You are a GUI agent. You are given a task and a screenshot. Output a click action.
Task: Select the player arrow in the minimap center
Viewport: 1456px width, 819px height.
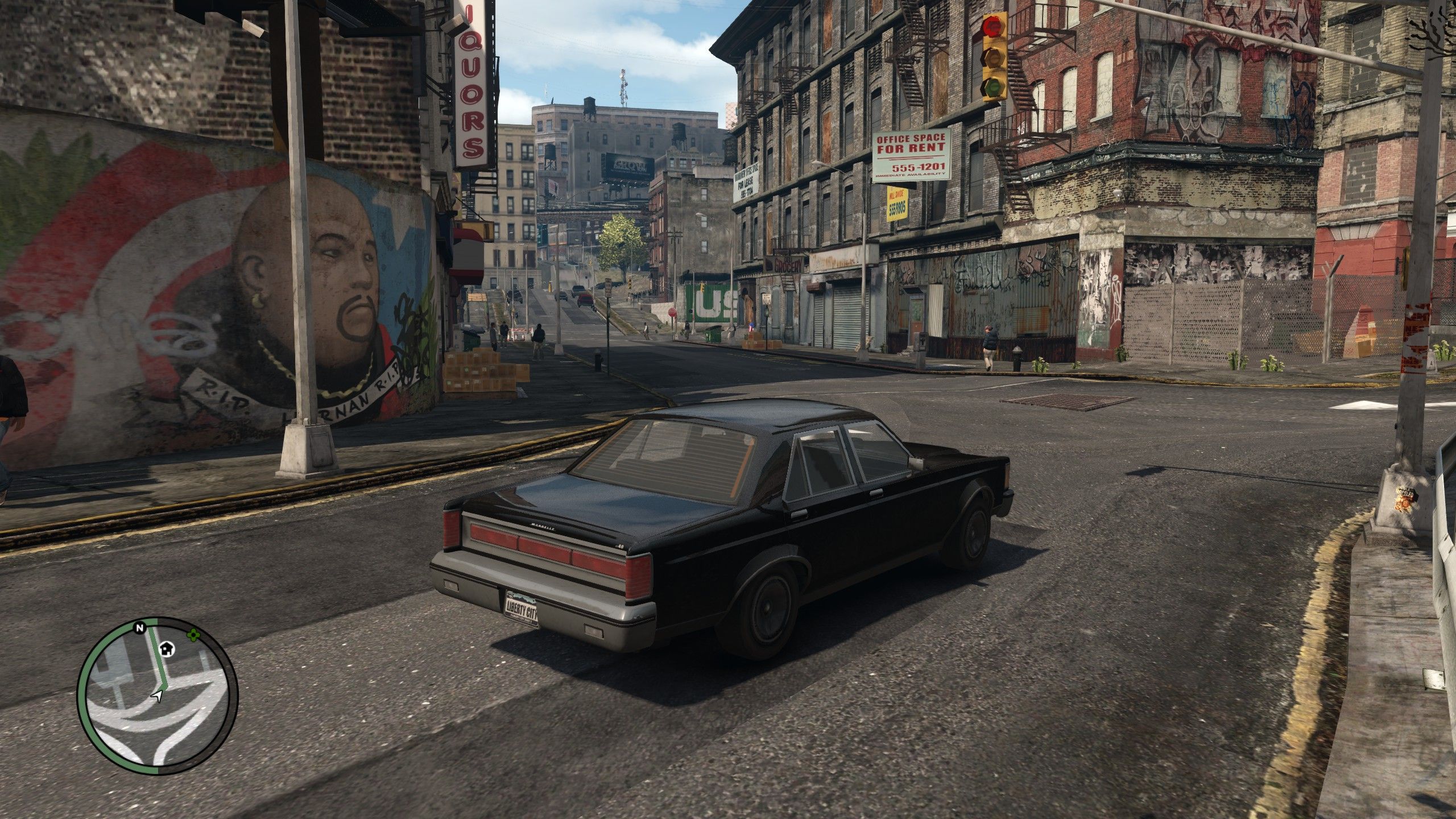tap(157, 695)
